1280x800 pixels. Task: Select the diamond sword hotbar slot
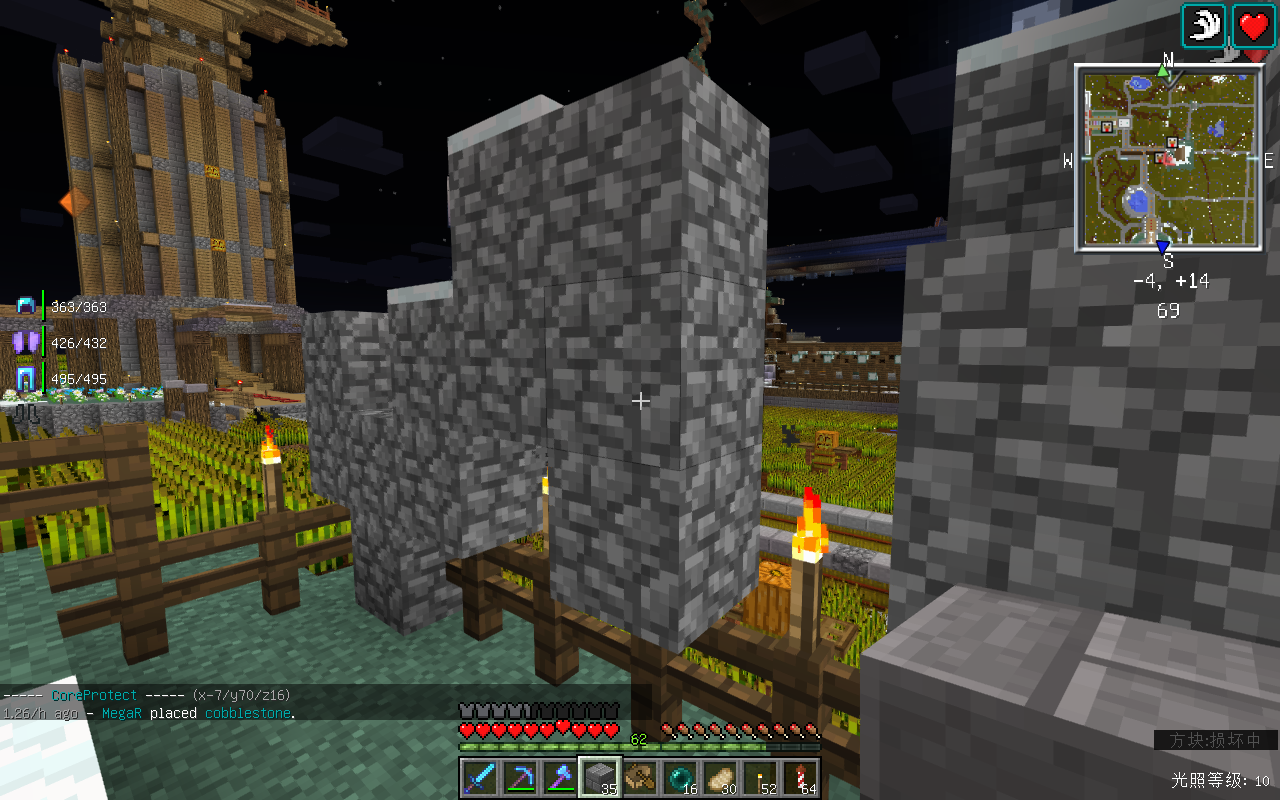[x=479, y=777]
